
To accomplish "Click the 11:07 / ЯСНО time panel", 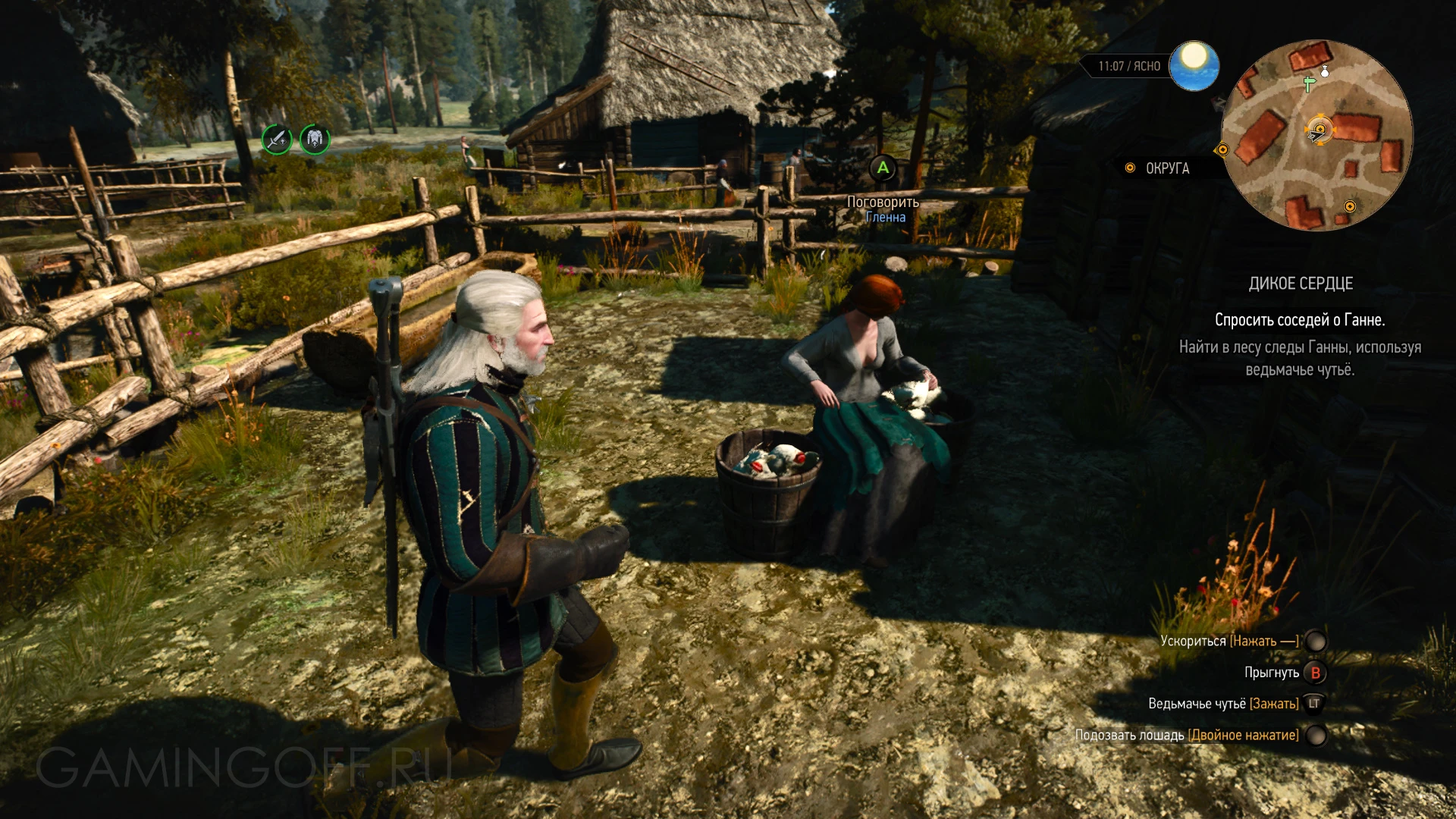I will click(x=1128, y=67).
